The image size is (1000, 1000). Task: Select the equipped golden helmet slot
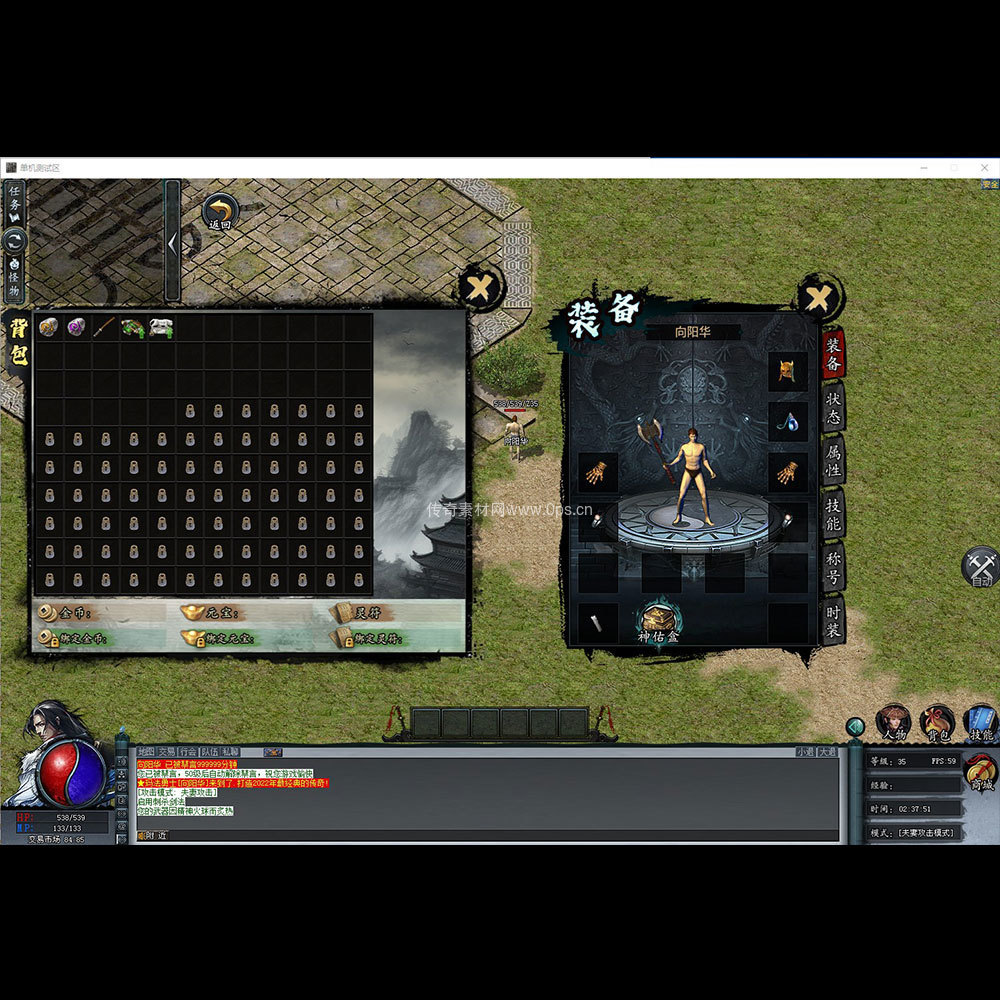(787, 371)
